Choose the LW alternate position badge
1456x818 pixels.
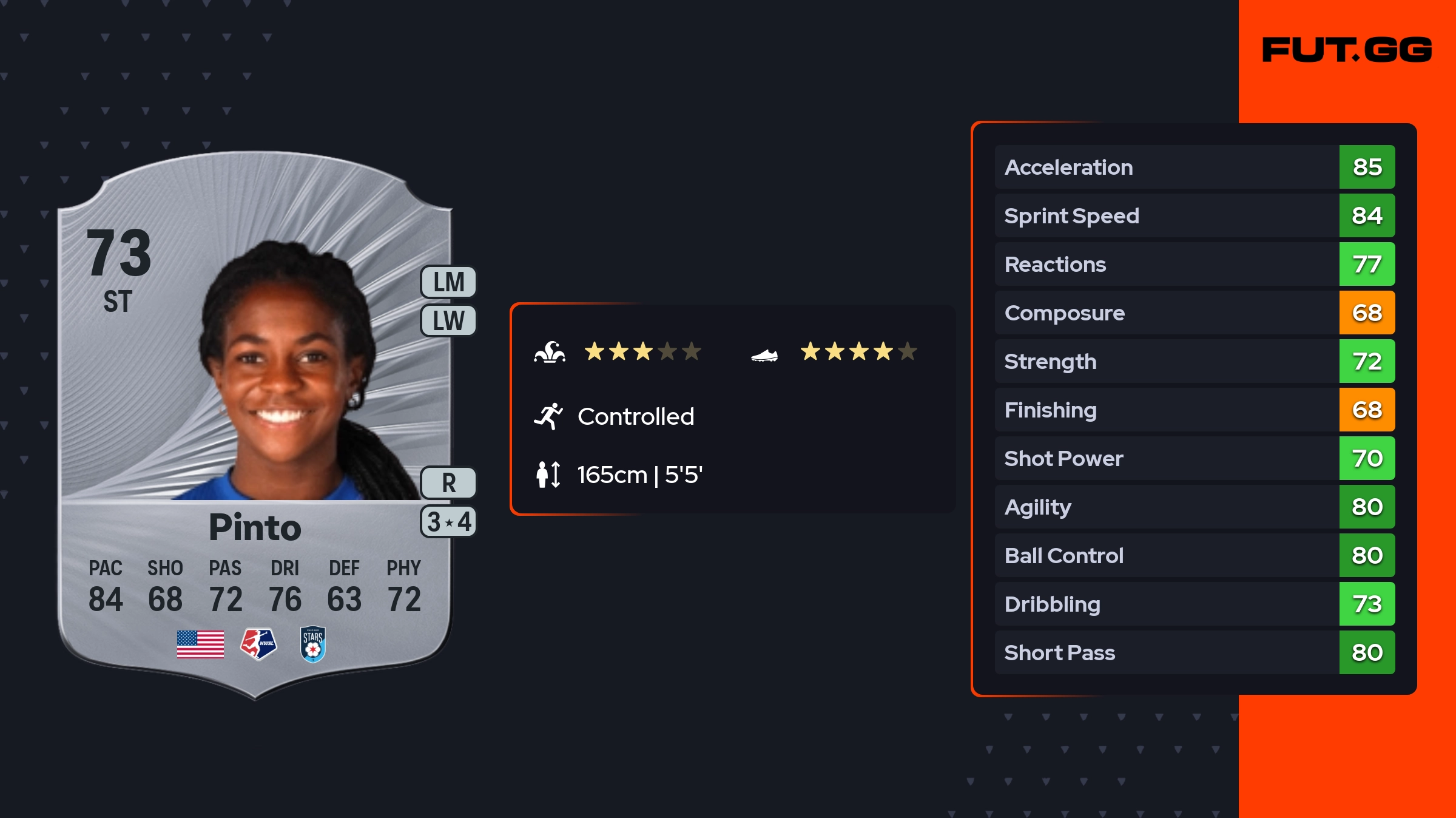(448, 320)
